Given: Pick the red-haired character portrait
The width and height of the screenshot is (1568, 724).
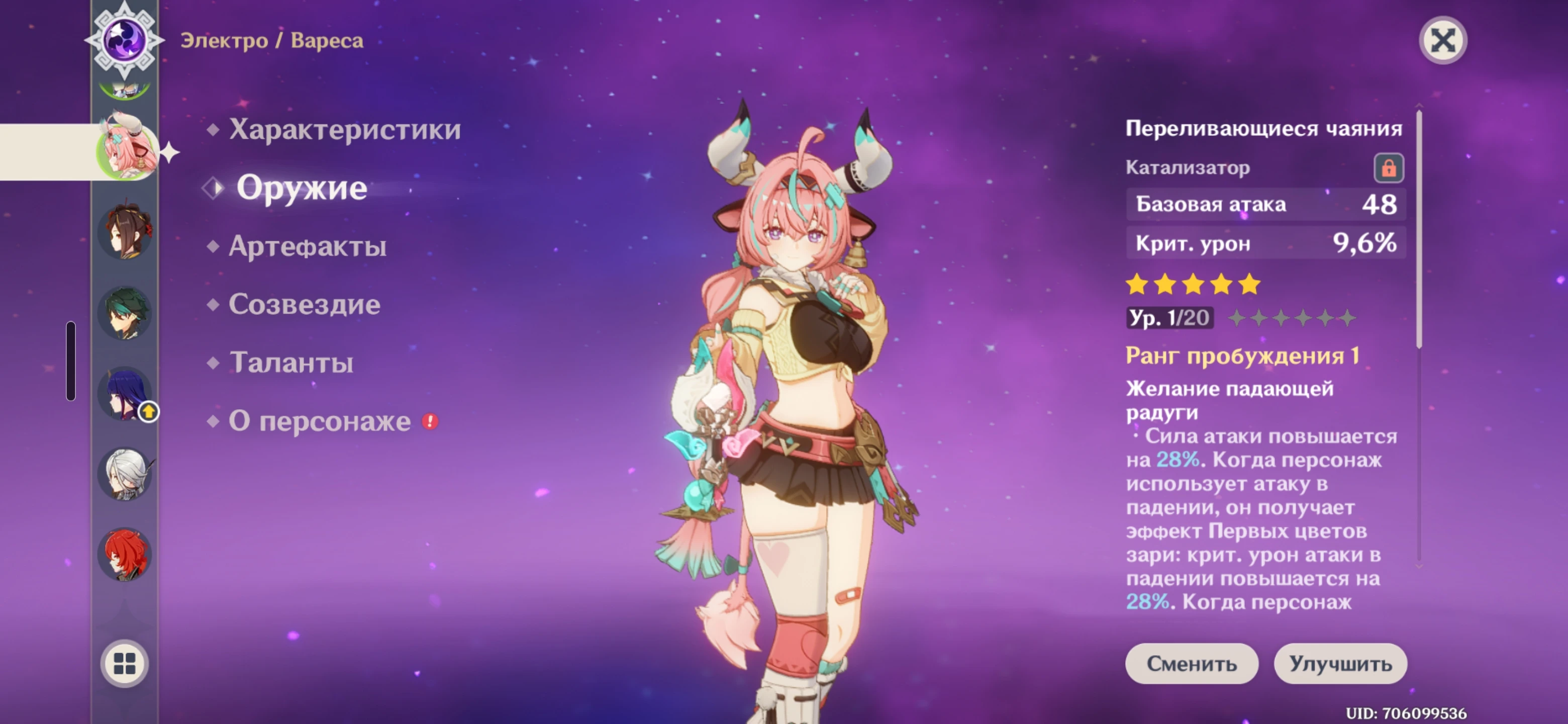Looking at the screenshot, I should pos(126,555).
